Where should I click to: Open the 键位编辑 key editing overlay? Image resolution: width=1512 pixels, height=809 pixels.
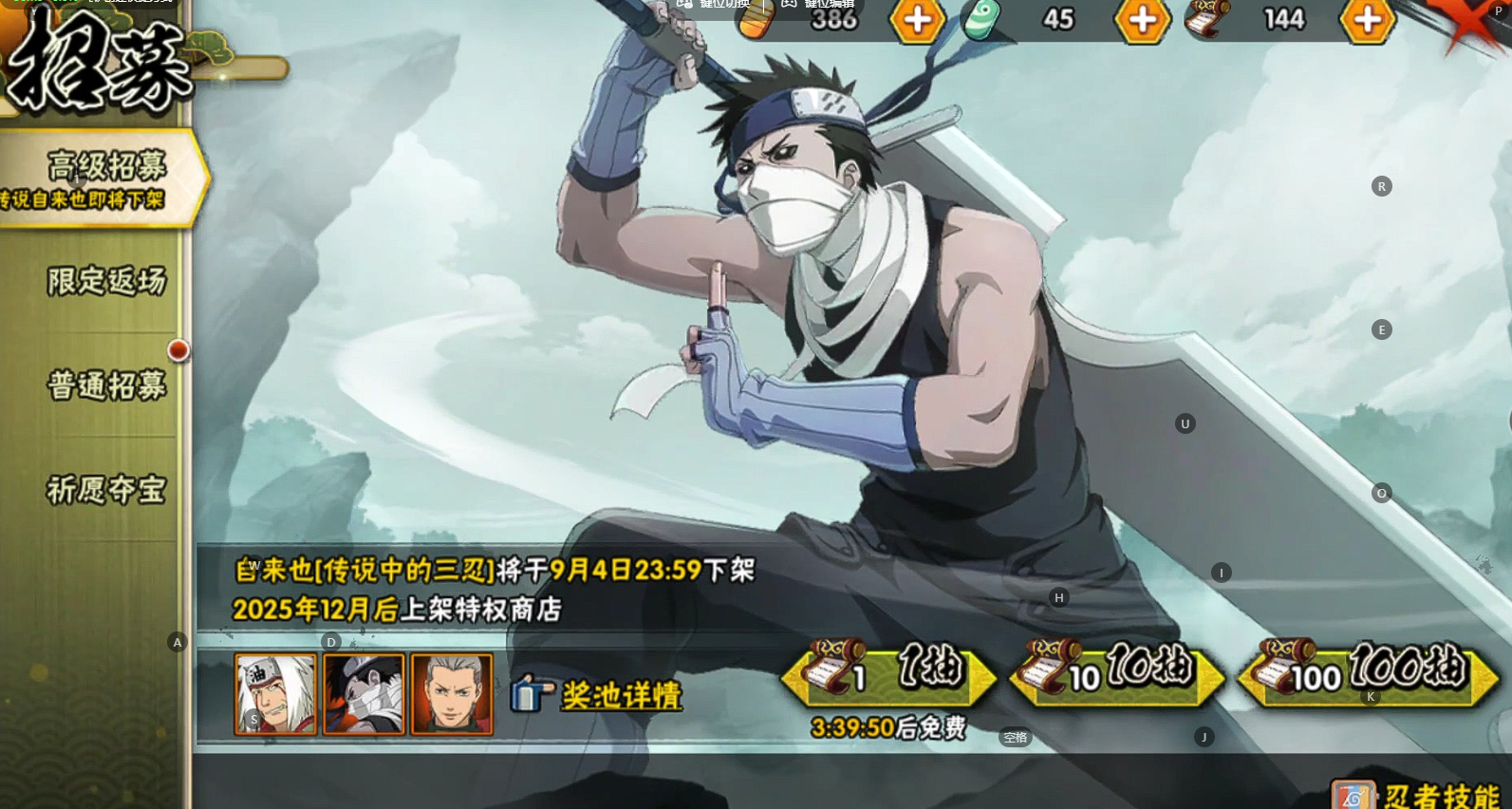[818, 4]
